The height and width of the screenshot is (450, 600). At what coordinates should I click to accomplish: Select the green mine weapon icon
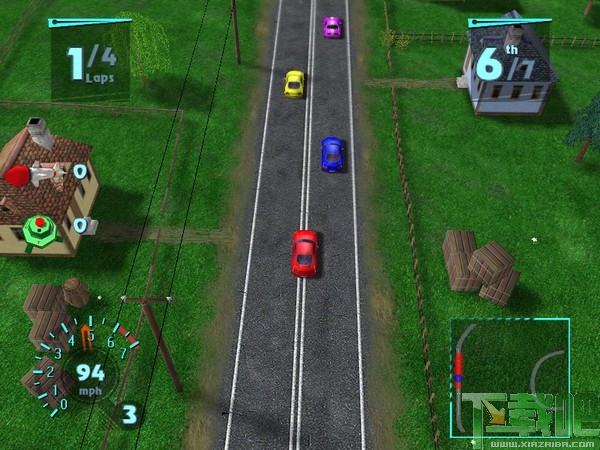coord(39,225)
